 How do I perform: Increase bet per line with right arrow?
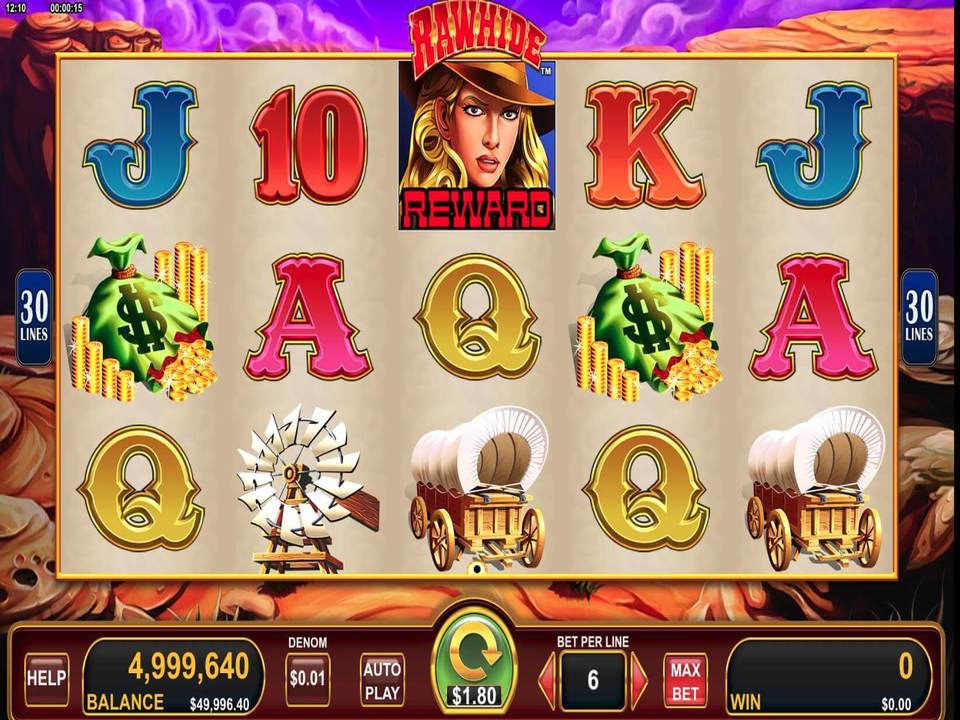(x=639, y=681)
